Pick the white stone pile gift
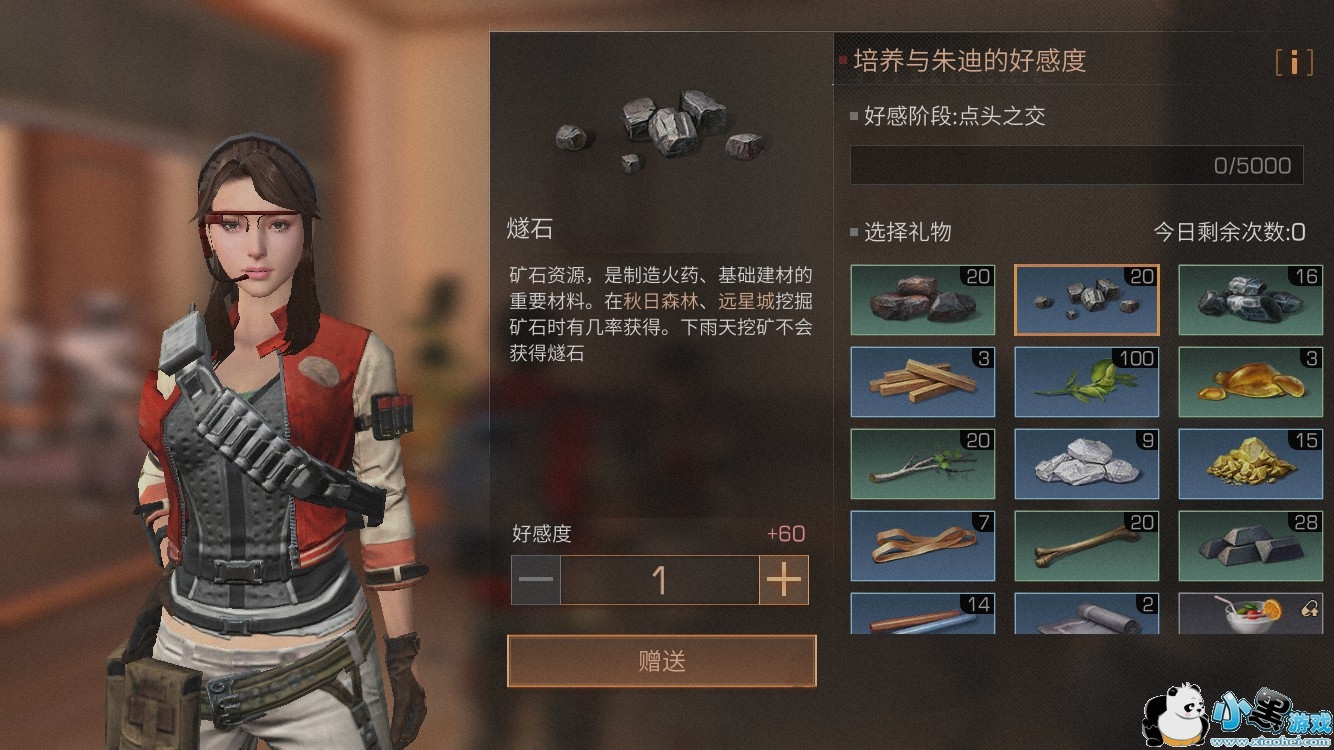Image resolution: width=1334 pixels, height=750 pixels. tap(1086, 464)
